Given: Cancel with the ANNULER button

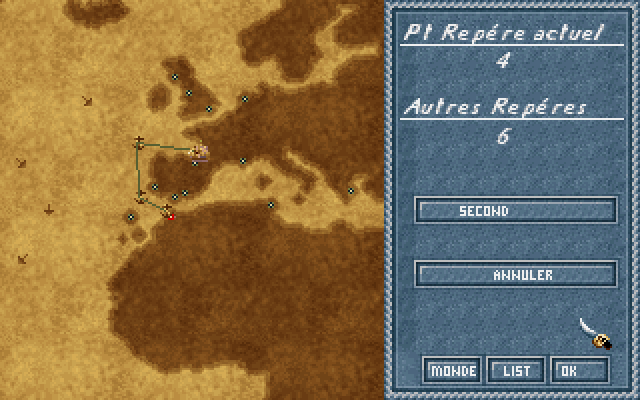Looking at the screenshot, I should [x=515, y=274].
